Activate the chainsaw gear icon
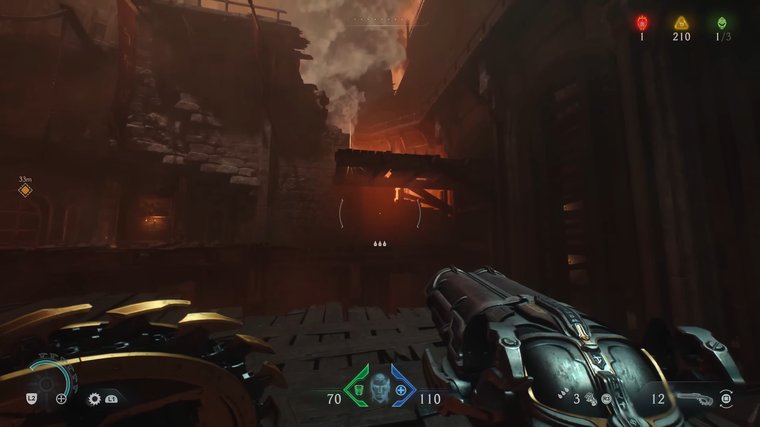760x427 pixels. point(95,398)
